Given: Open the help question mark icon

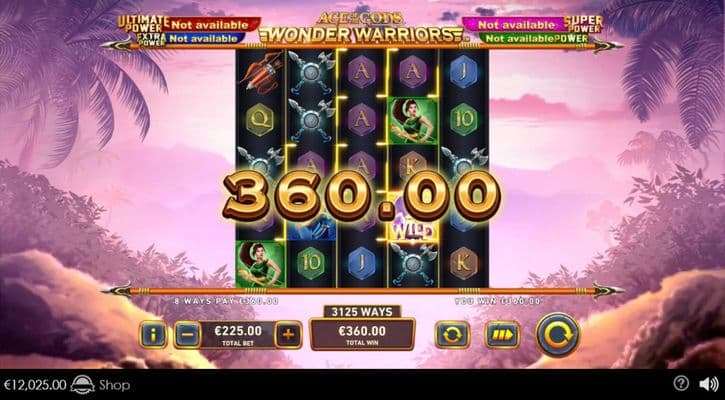Looking at the screenshot, I should coord(681,384).
